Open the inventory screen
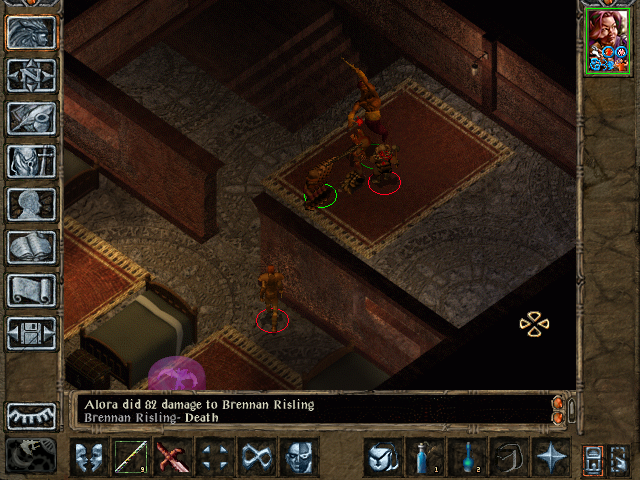This screenshot has height=480, width=640. click(31, 161)
